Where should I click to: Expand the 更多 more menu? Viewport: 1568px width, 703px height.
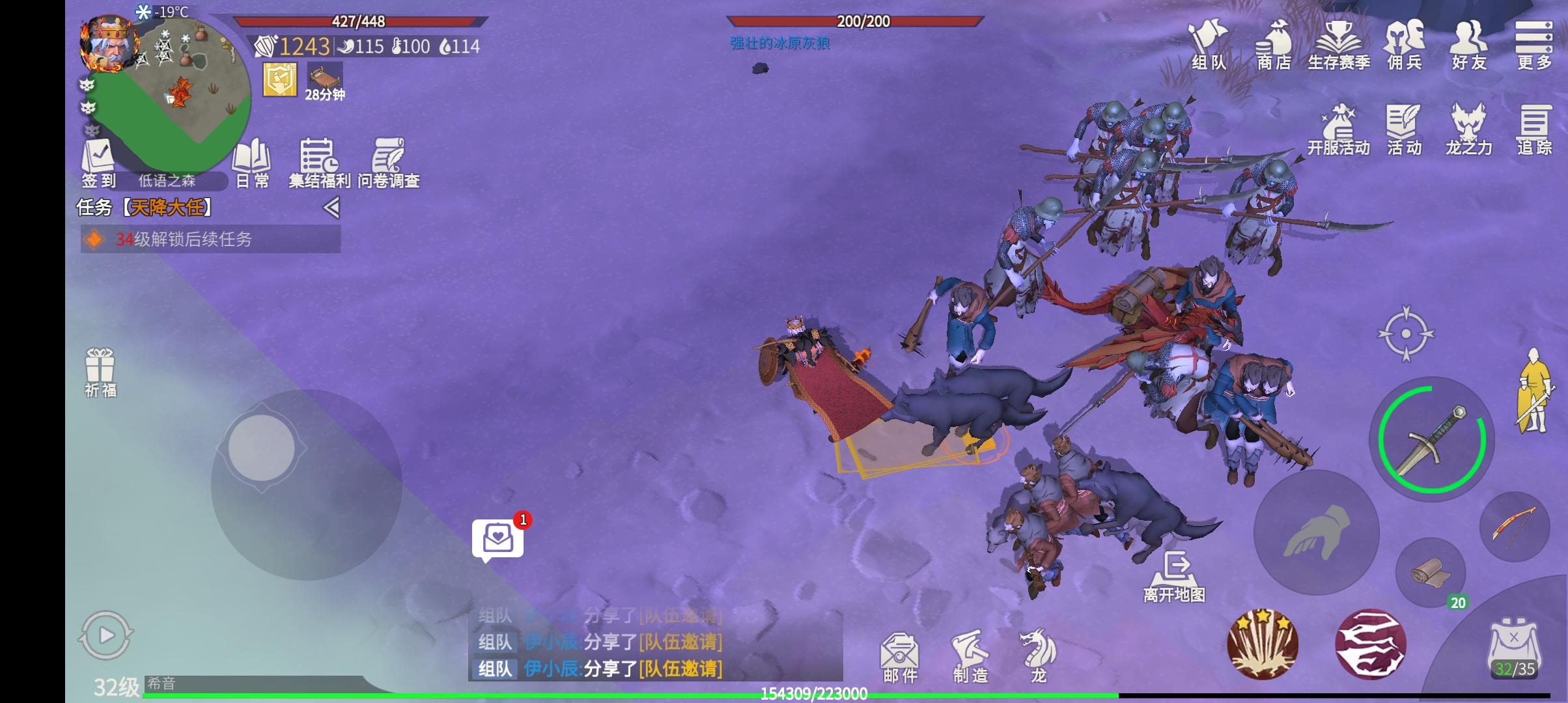click(1533, 44)
